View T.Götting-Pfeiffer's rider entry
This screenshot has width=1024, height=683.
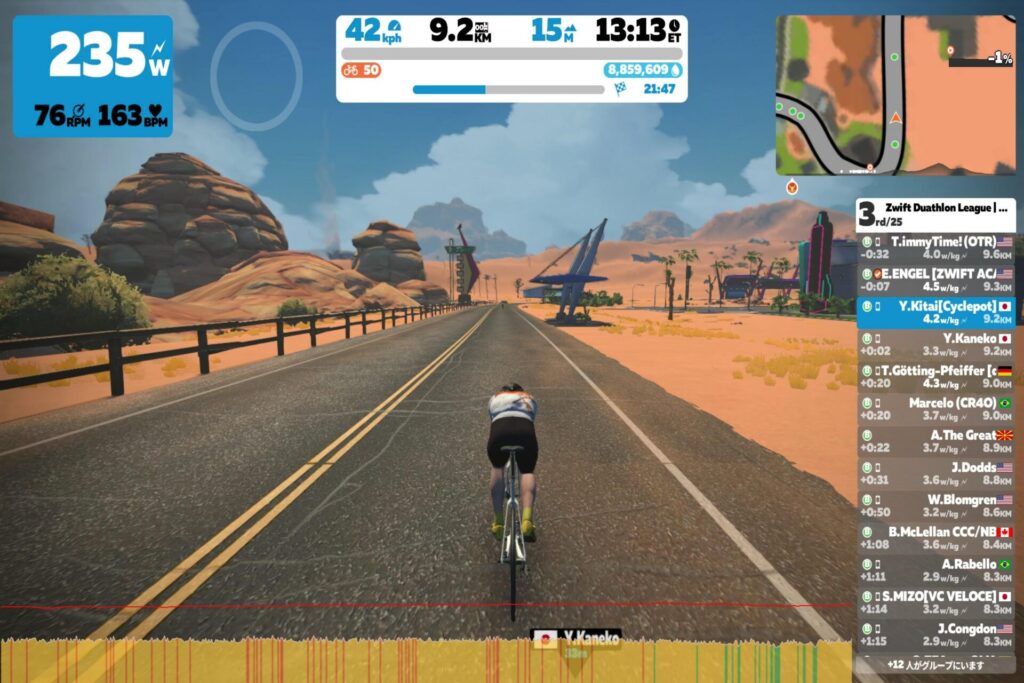(936, 376)
